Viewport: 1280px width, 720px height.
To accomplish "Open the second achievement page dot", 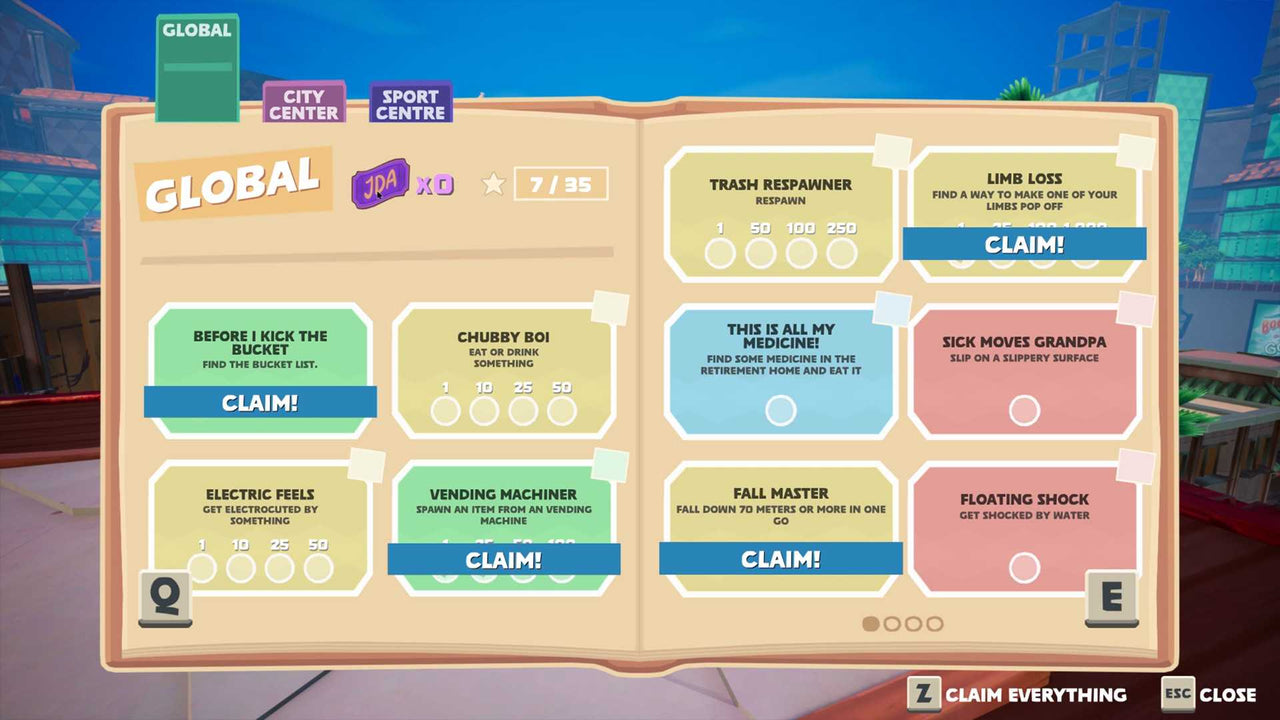I will tap(893, 623).
